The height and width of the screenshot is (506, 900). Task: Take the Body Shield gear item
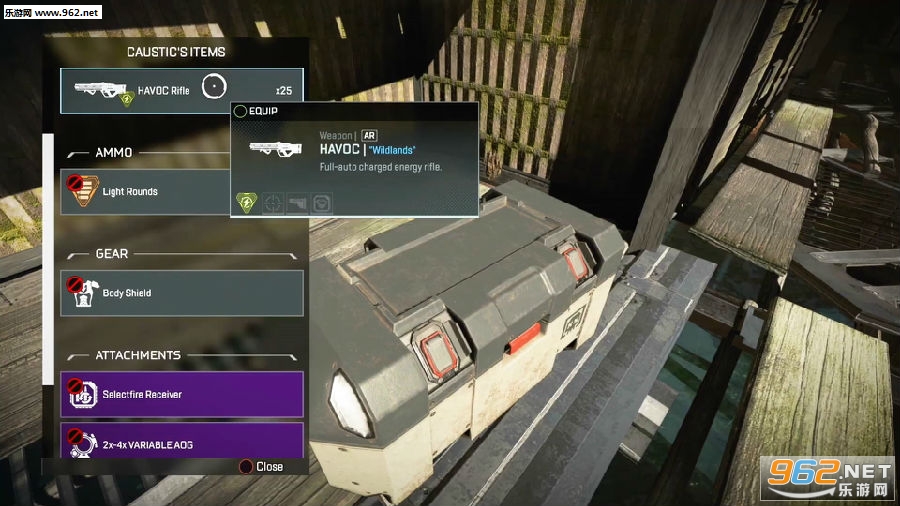coord(181,293)
